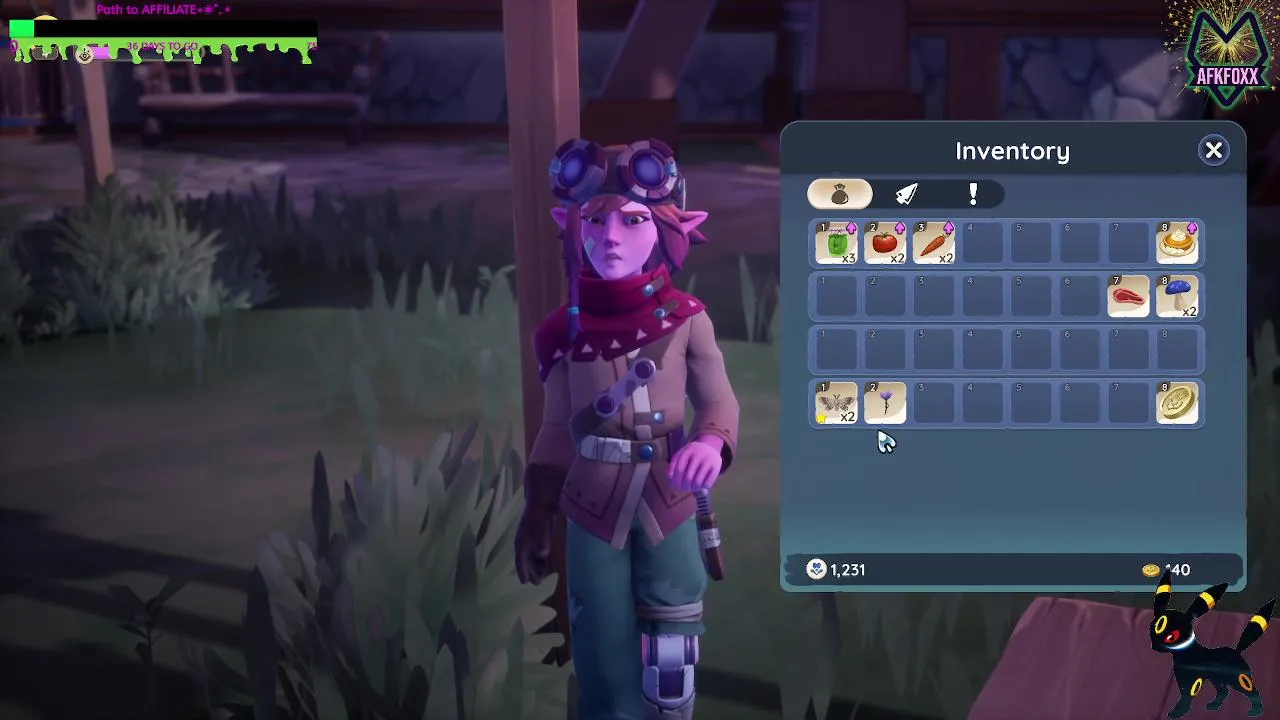Select the purple flower slot
Viewport: 1280px width, 720px height.
pos(885,404)
